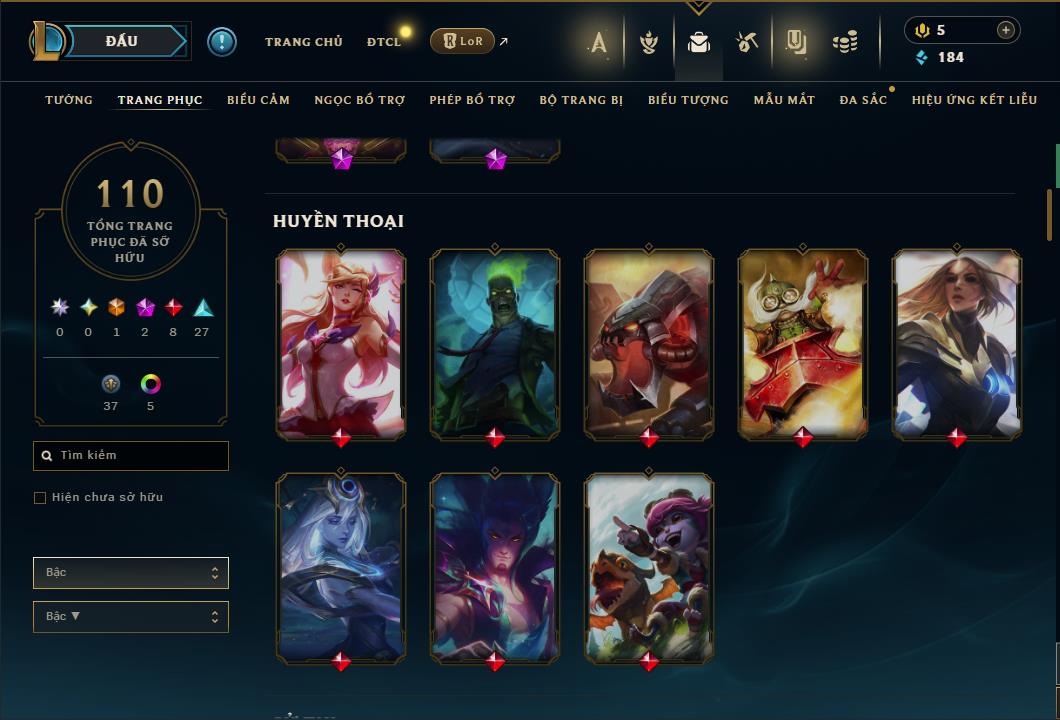
Task: Go to the BỘ TRANG BỊ tab
Action: click(581, 100)
